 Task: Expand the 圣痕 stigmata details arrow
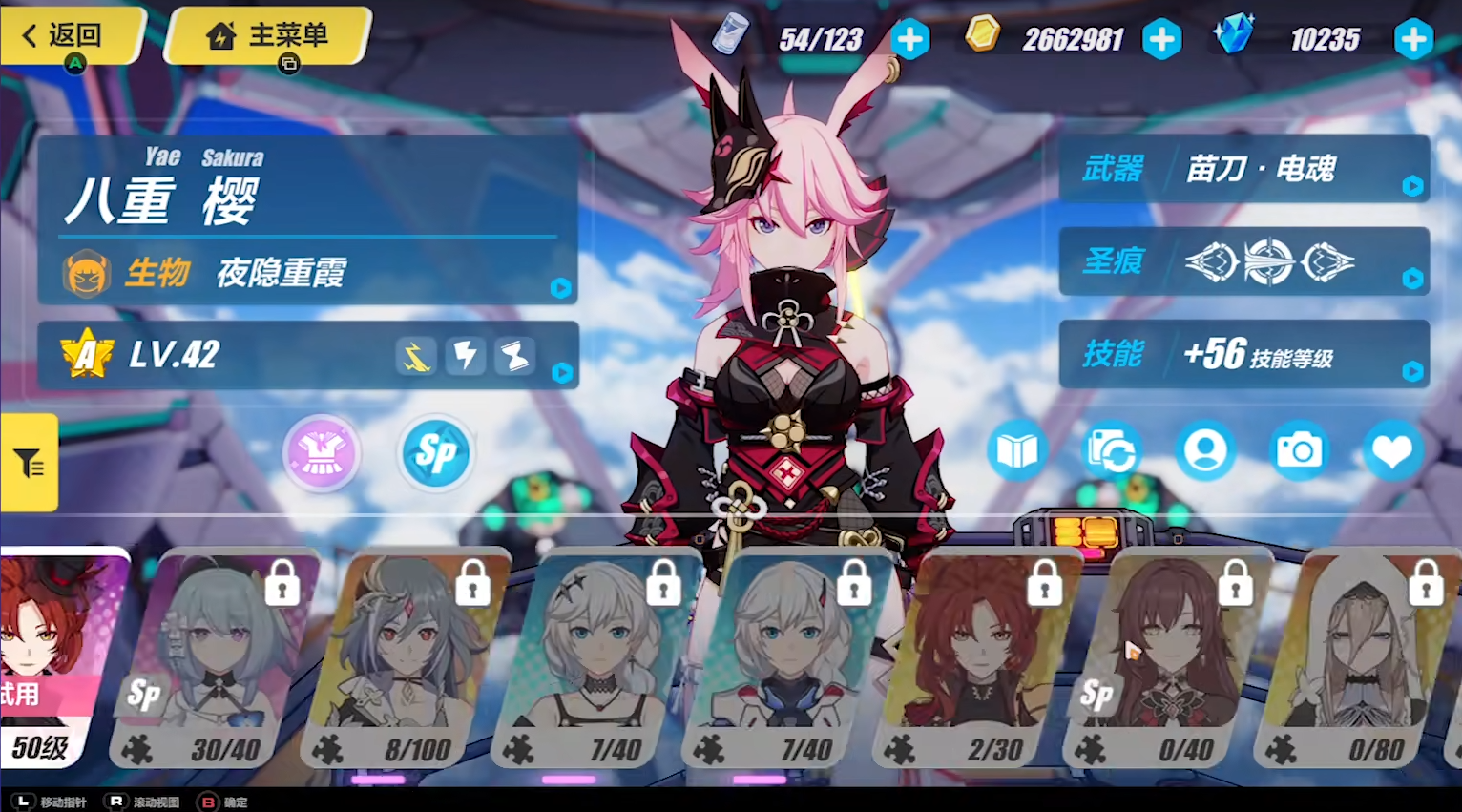pyautogui.click(x=1411, y=279)
